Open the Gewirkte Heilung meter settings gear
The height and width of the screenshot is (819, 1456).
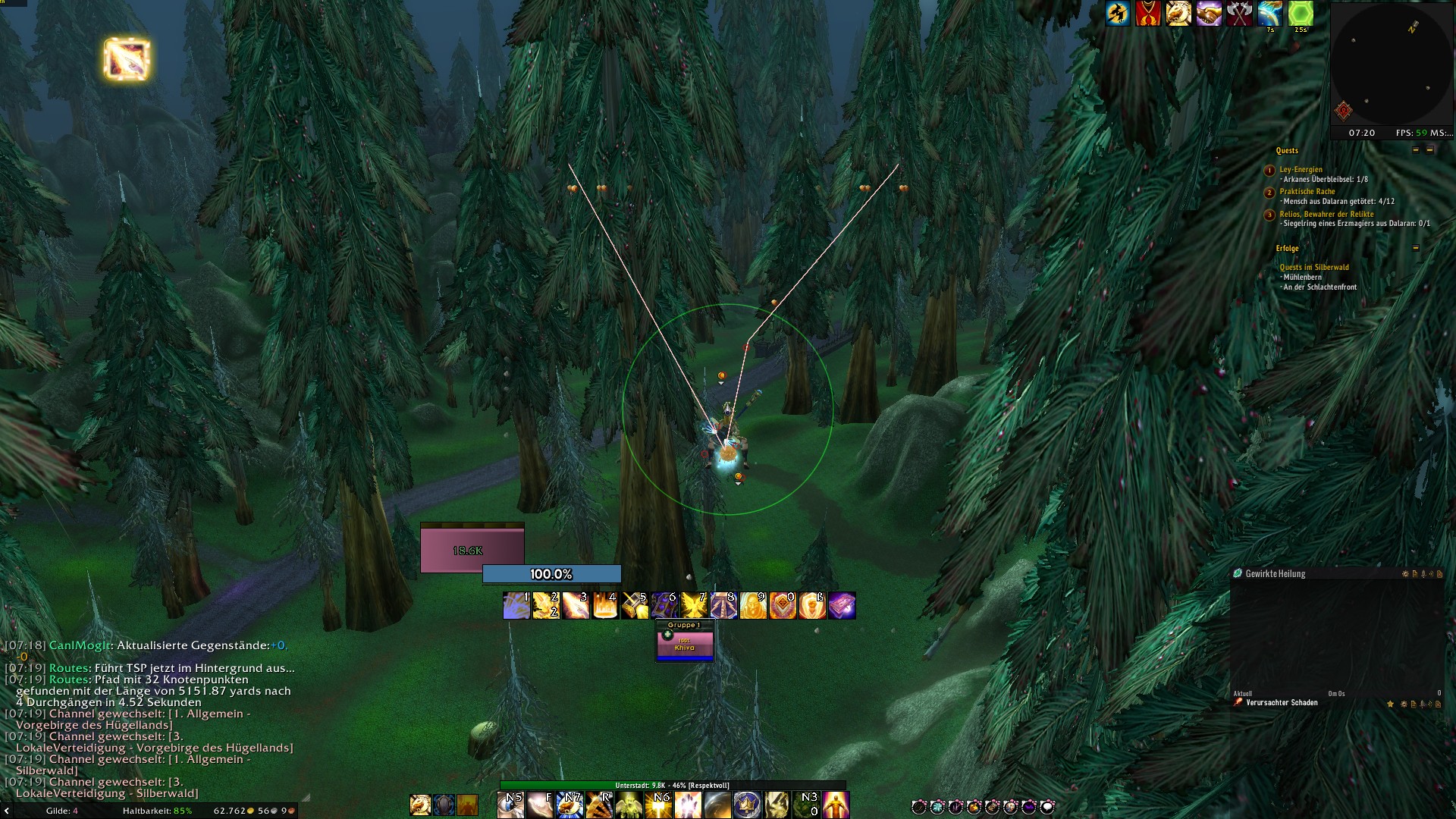tap(1404, 574)
